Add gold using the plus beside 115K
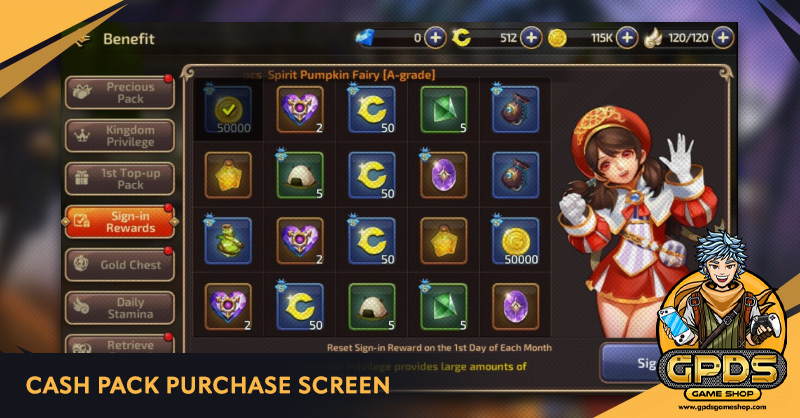 [x=627, y=38]
